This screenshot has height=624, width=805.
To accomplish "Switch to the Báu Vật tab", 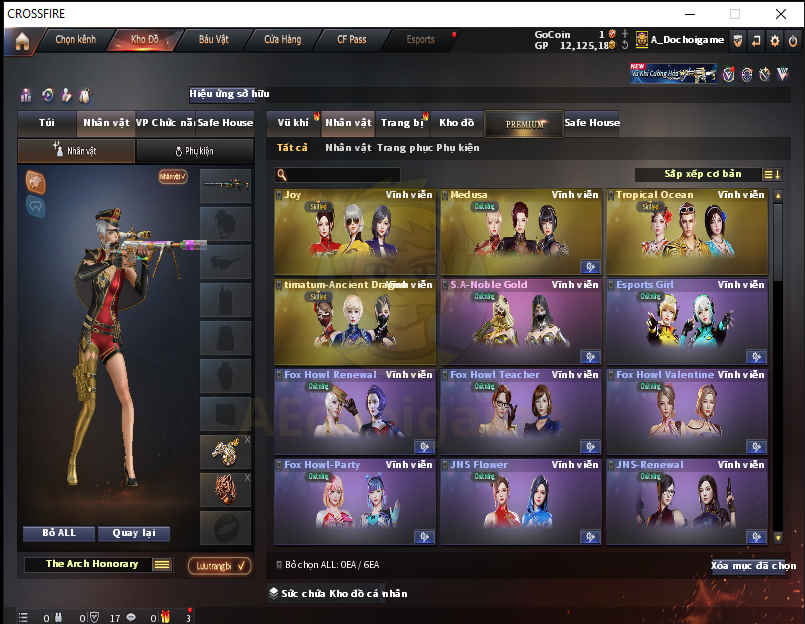I will coord(213,40).
